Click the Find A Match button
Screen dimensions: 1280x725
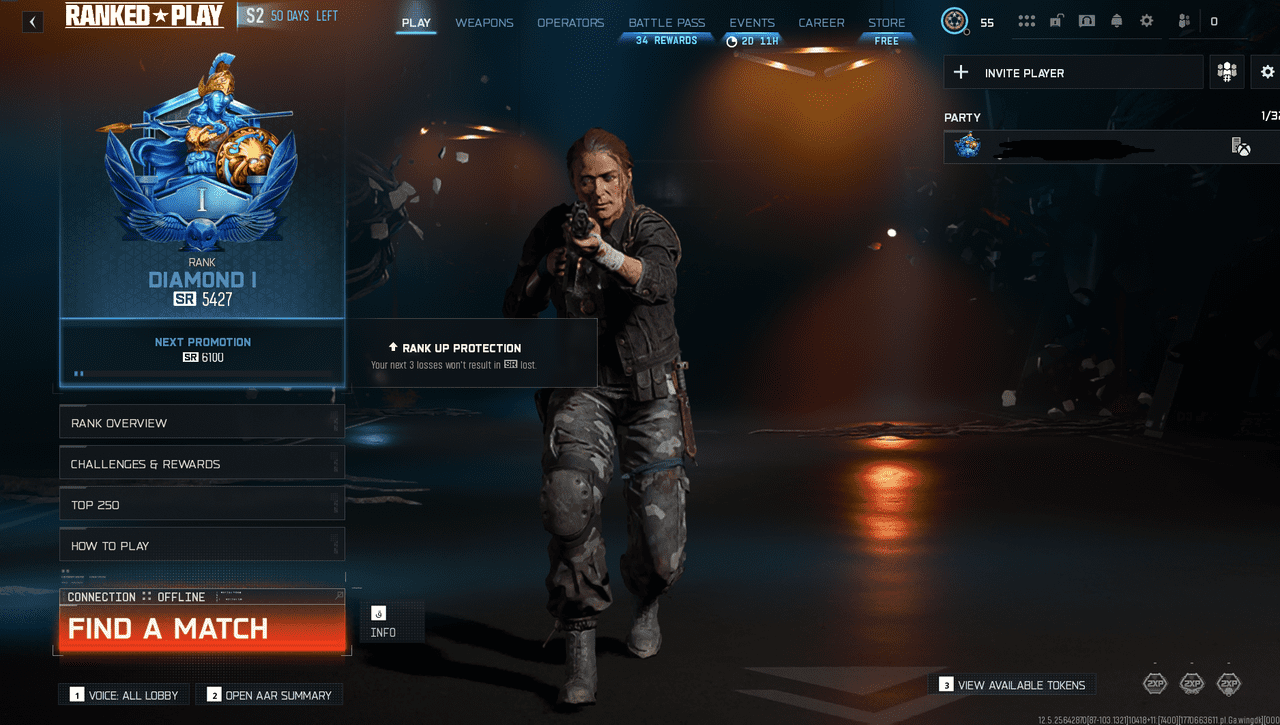tap(201, 627)
